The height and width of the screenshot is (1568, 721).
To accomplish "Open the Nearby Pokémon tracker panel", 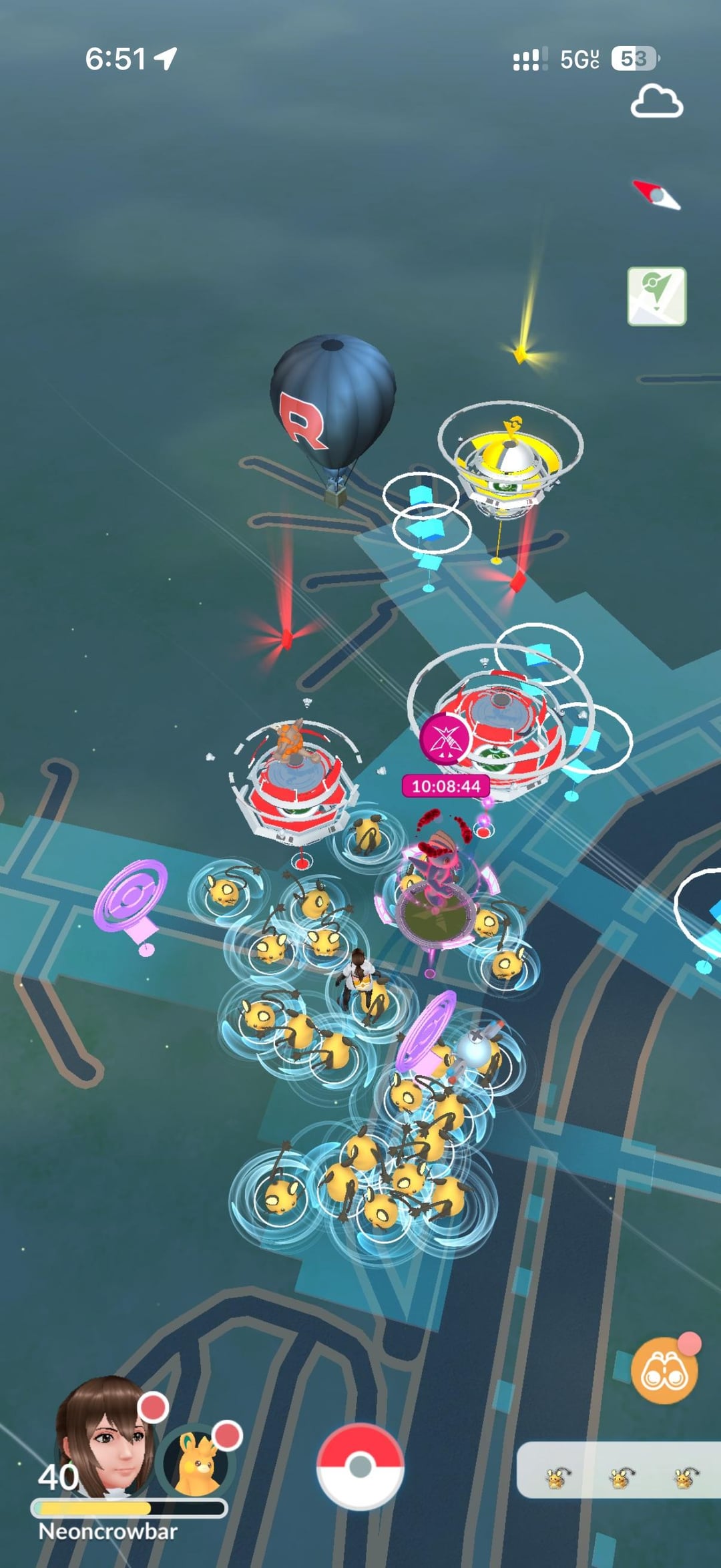I will [619, 1477].
